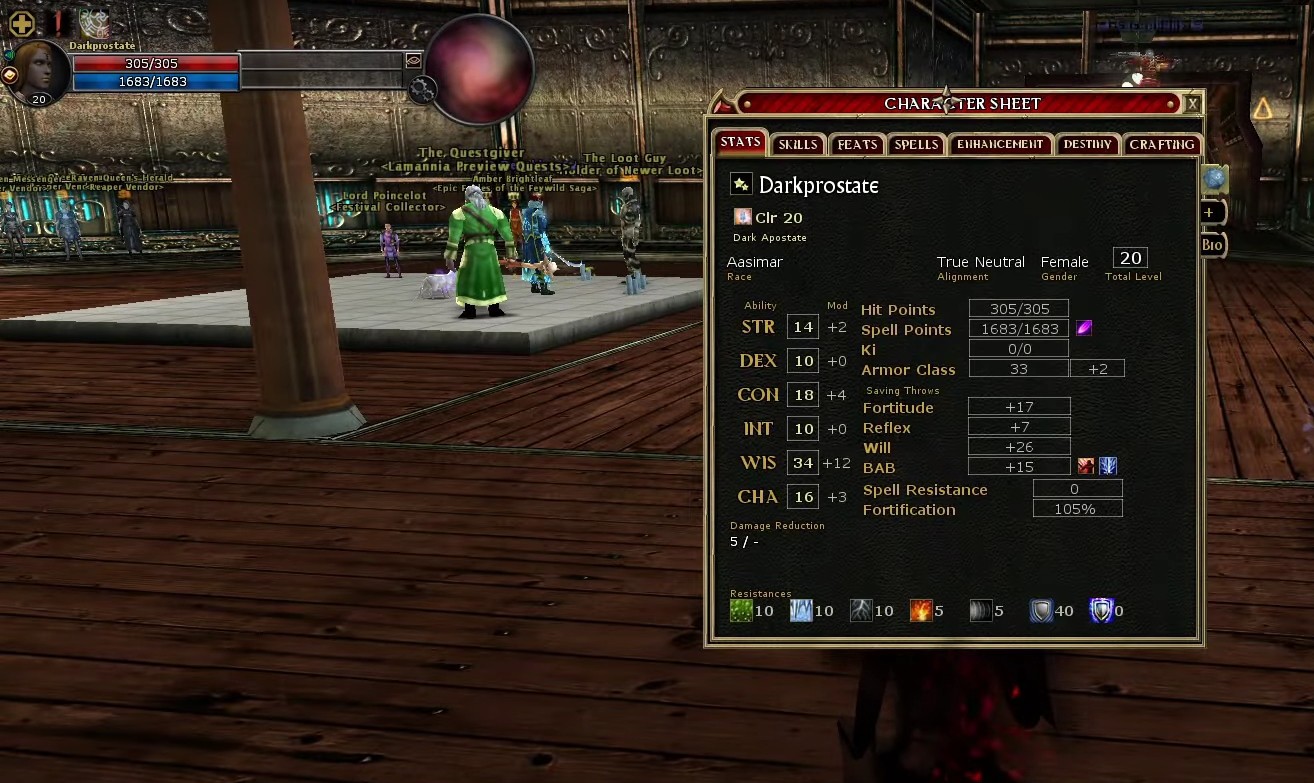
Task: Switch to the Skills tab
Action: pos(797,145)
